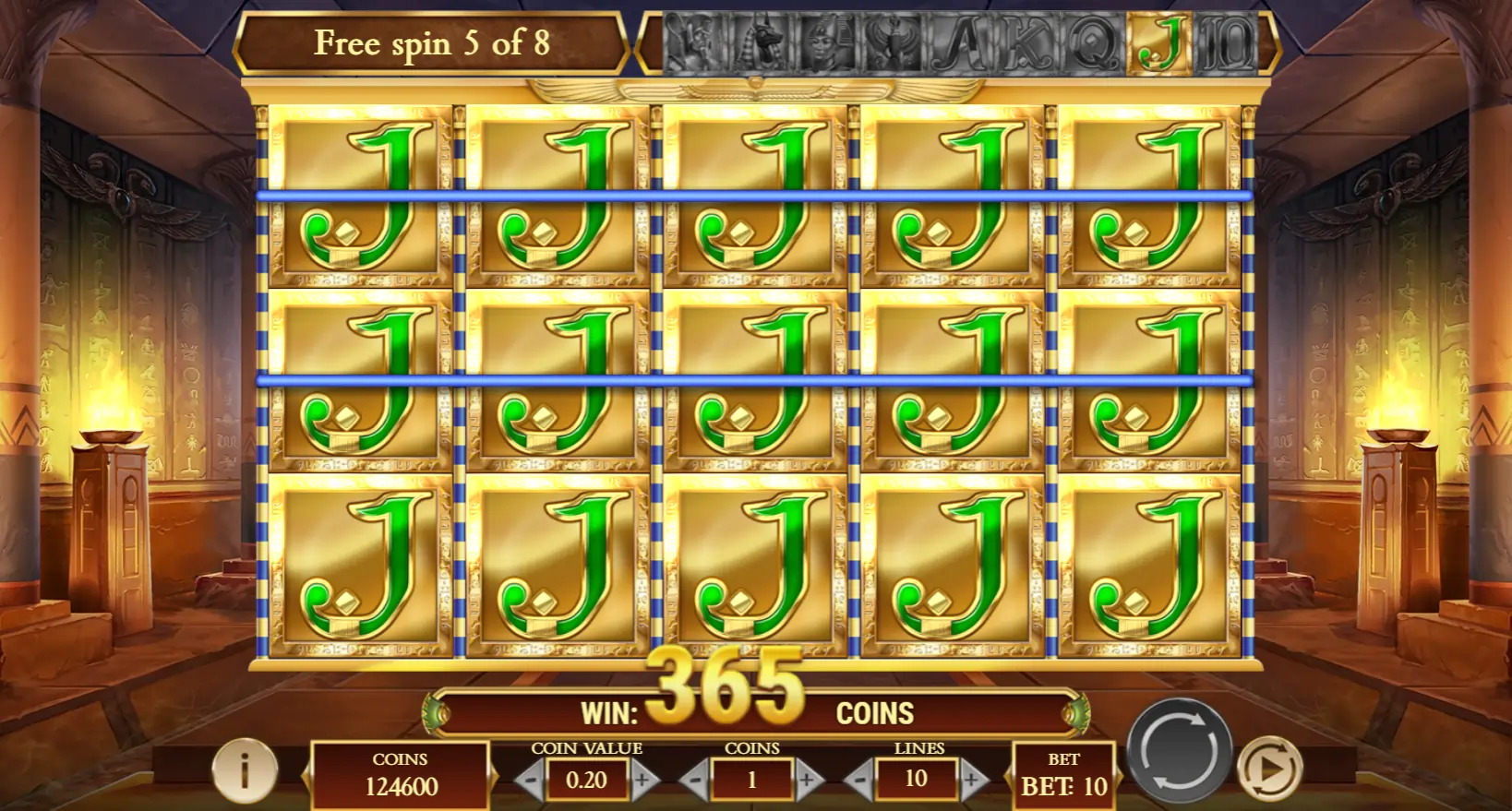Decrease the number of lines
Viewport: 1512px width, 811px height.
click(859, 781)
